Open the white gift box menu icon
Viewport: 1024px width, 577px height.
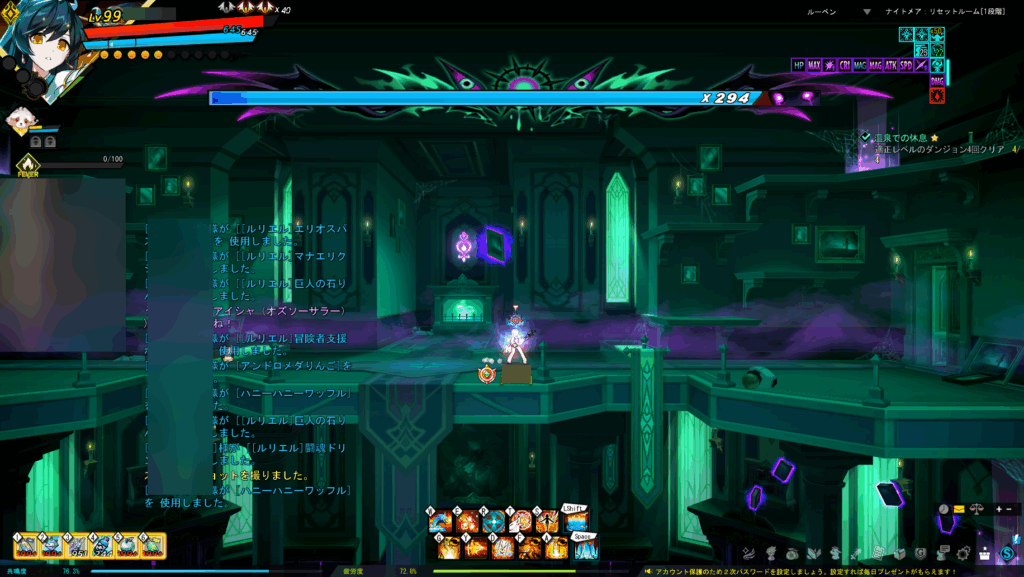[985, 553]
